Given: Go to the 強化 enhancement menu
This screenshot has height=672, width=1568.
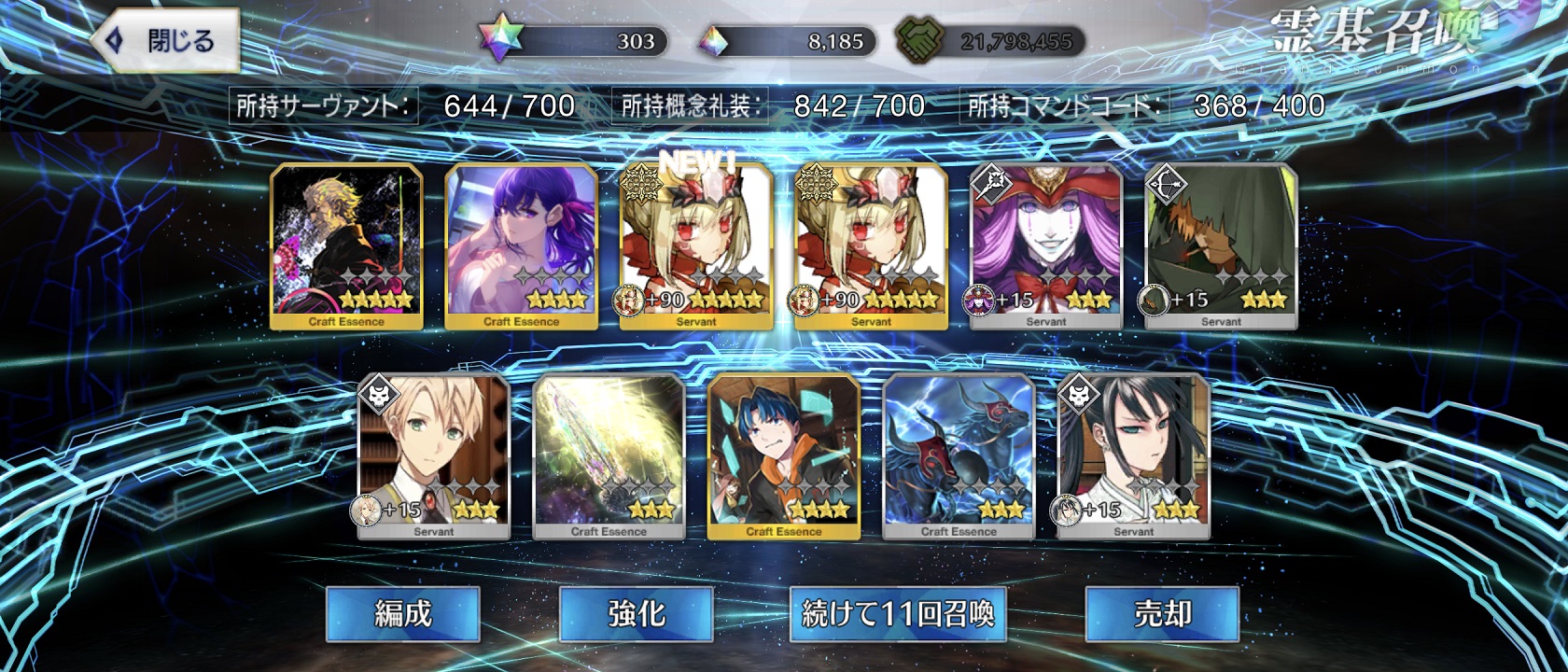Looking at the screenshot, I should tap(636, 613).
